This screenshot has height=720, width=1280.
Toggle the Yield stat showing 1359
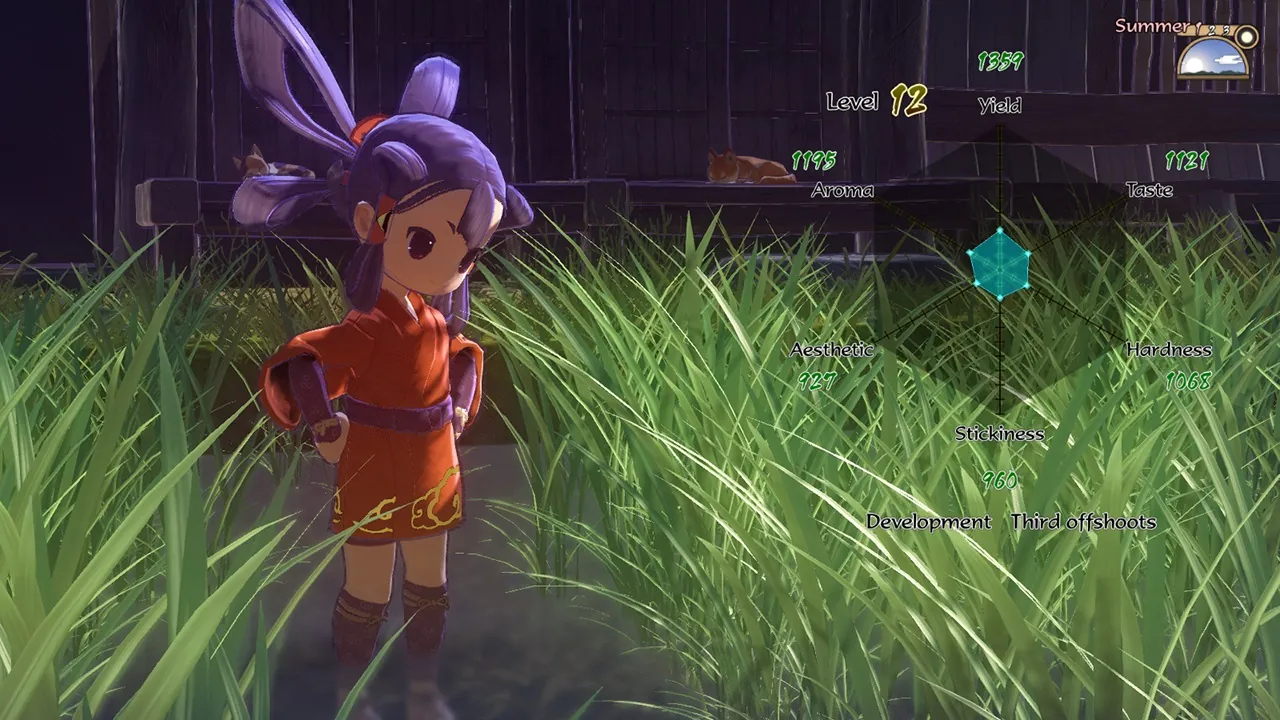999,60
